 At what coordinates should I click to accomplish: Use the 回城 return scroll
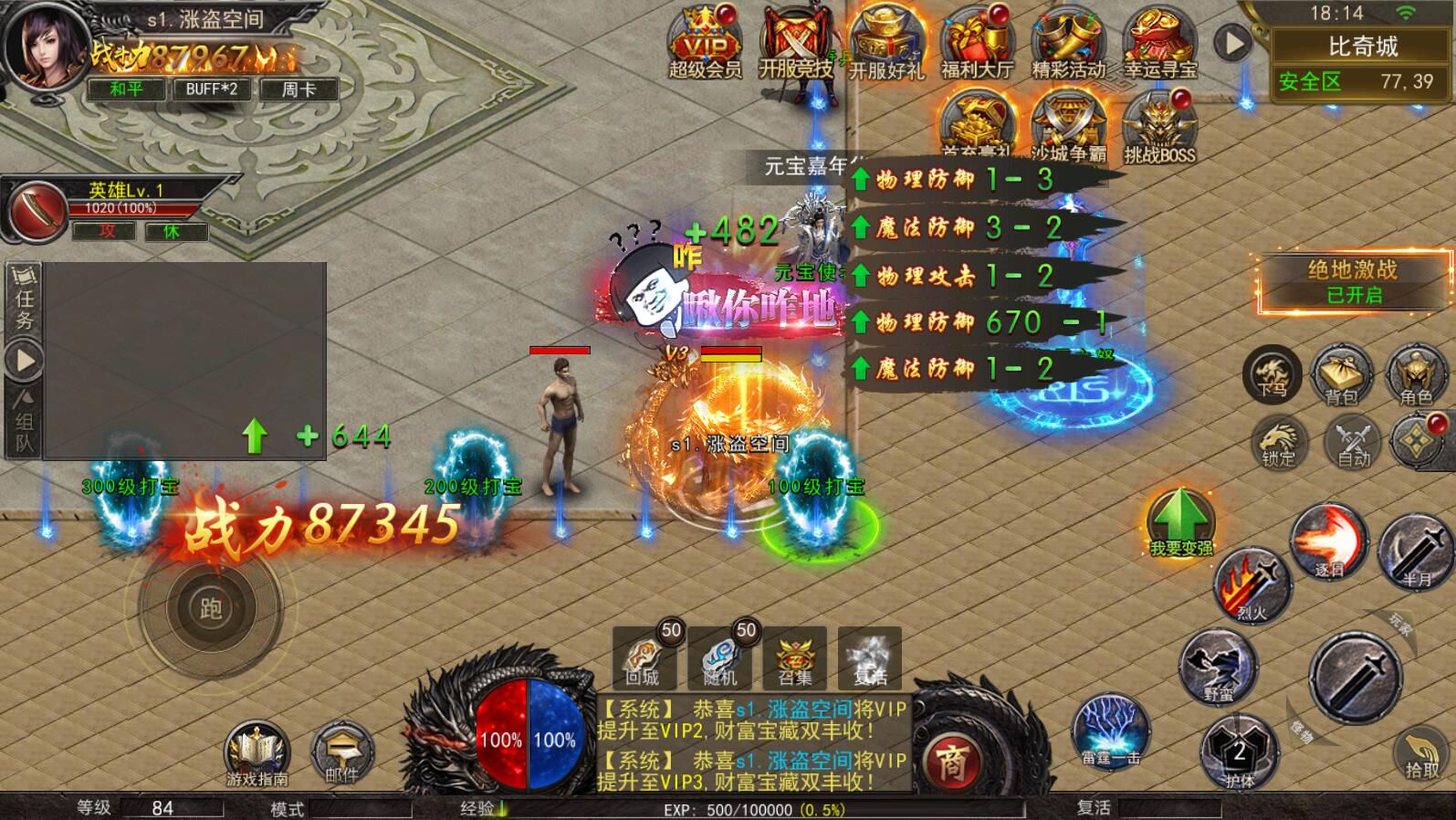[644, 657]
